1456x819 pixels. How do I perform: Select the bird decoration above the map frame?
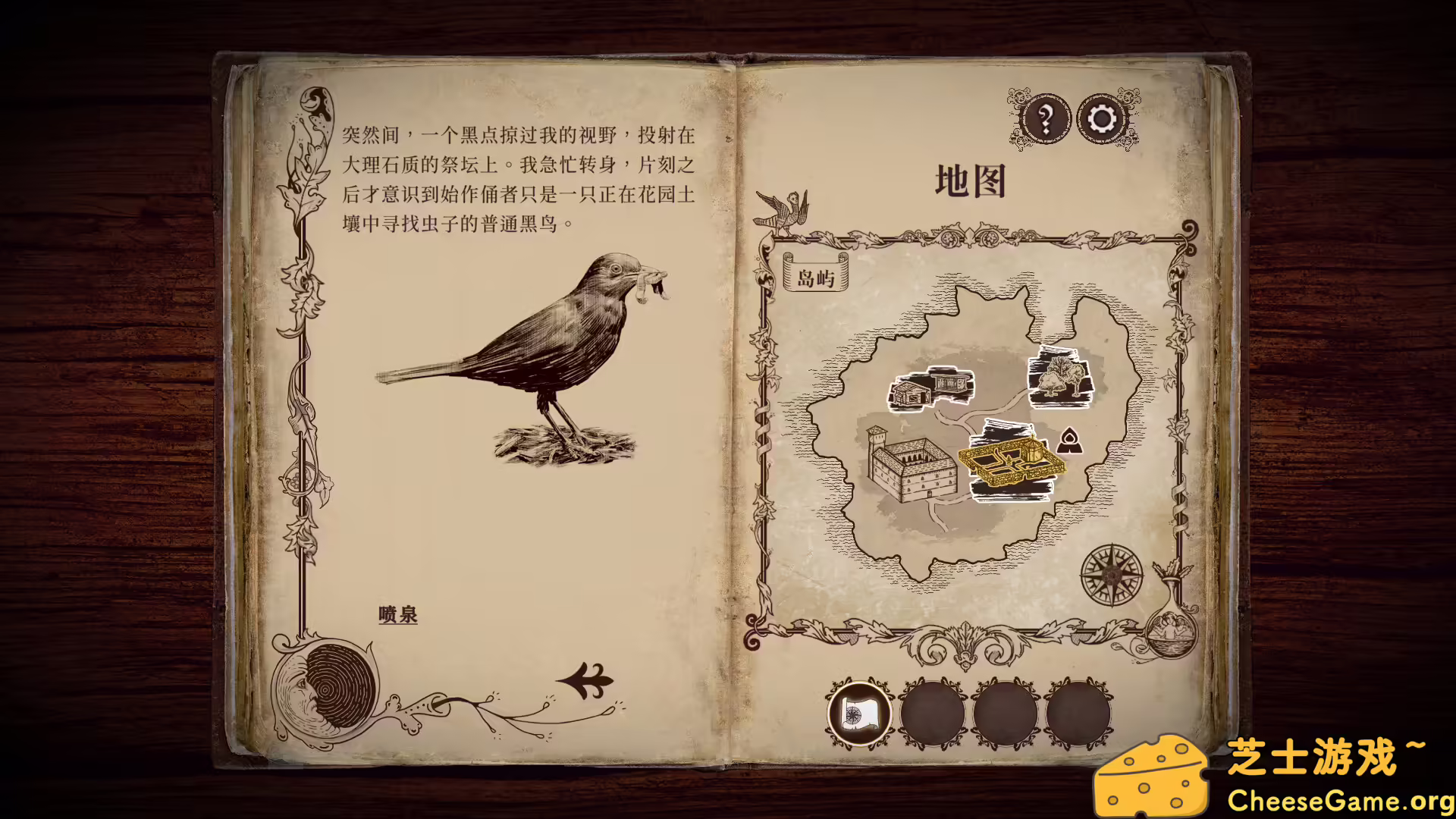click(781, 209)
